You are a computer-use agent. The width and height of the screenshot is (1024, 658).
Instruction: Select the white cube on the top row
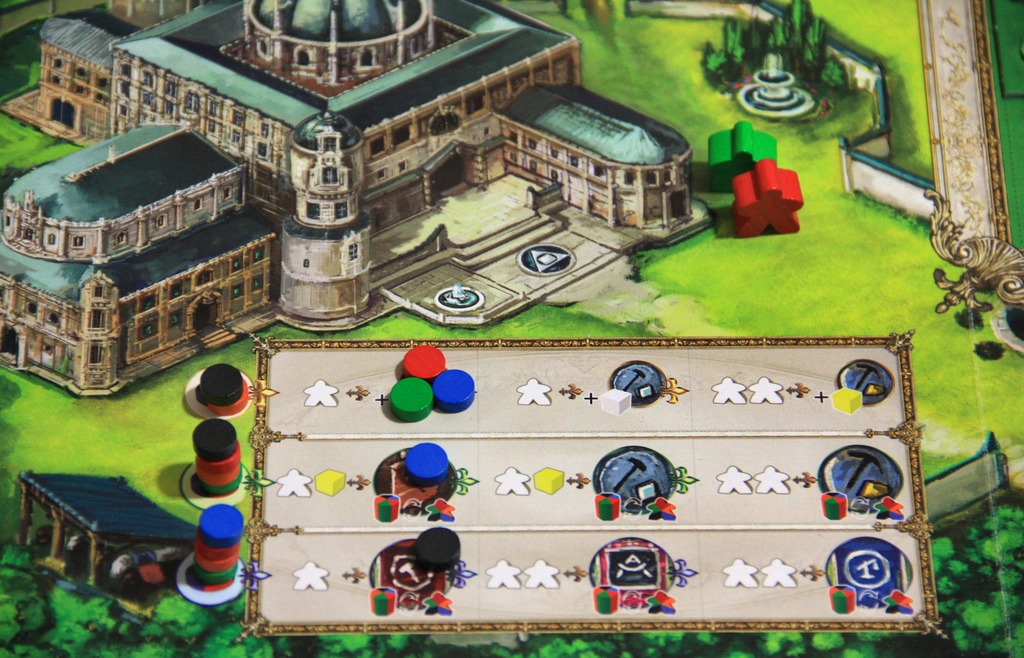(616, 401)
